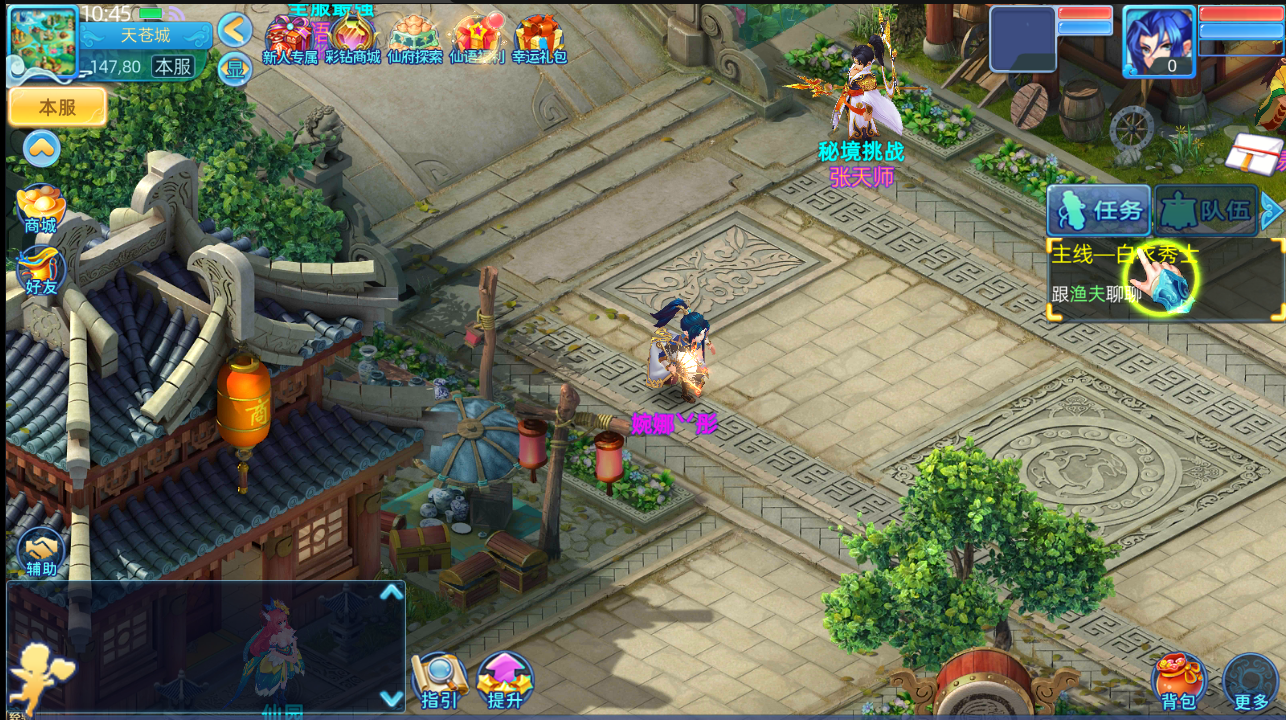Screen dimensions: 1286x720
Task: Open the 辅助 assist menu
Action: click(x=41, y=551)
